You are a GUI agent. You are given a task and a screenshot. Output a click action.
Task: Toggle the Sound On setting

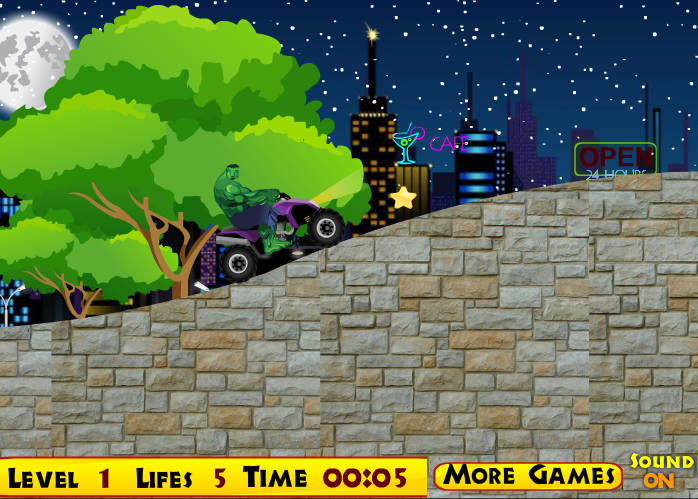coord(661,471)
